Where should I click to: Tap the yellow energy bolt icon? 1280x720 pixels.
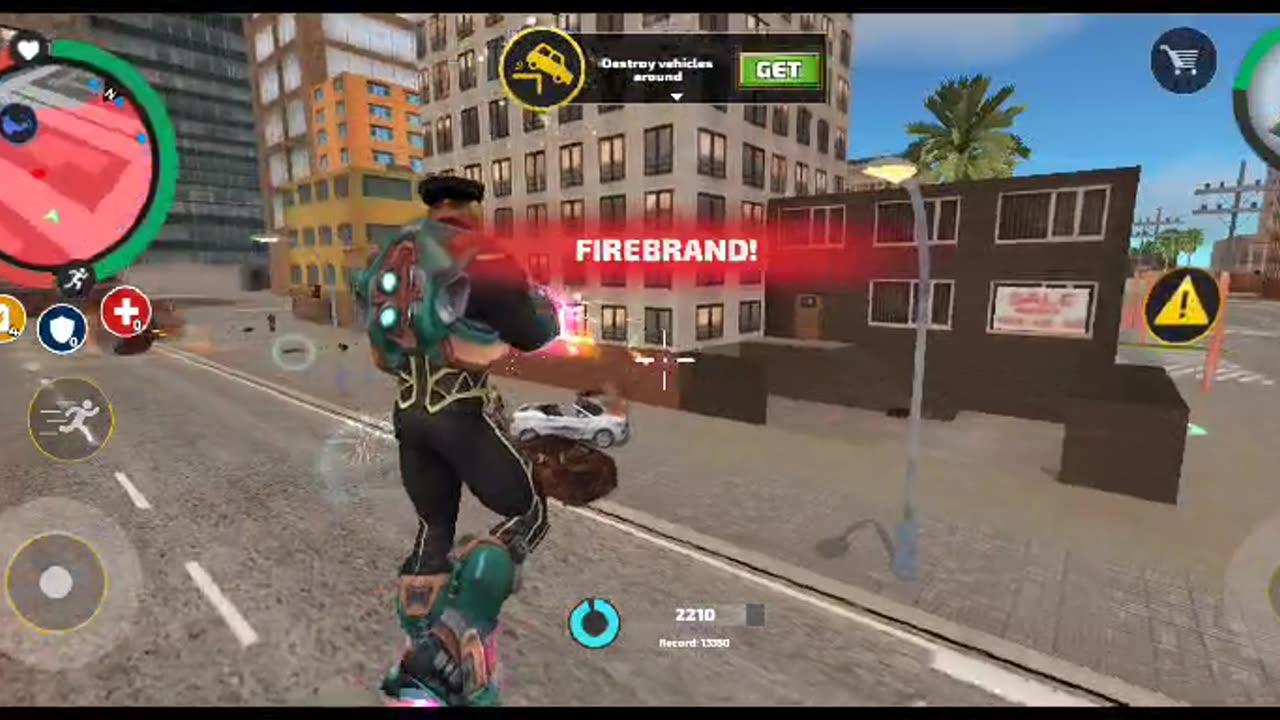(x=8, y=318)
